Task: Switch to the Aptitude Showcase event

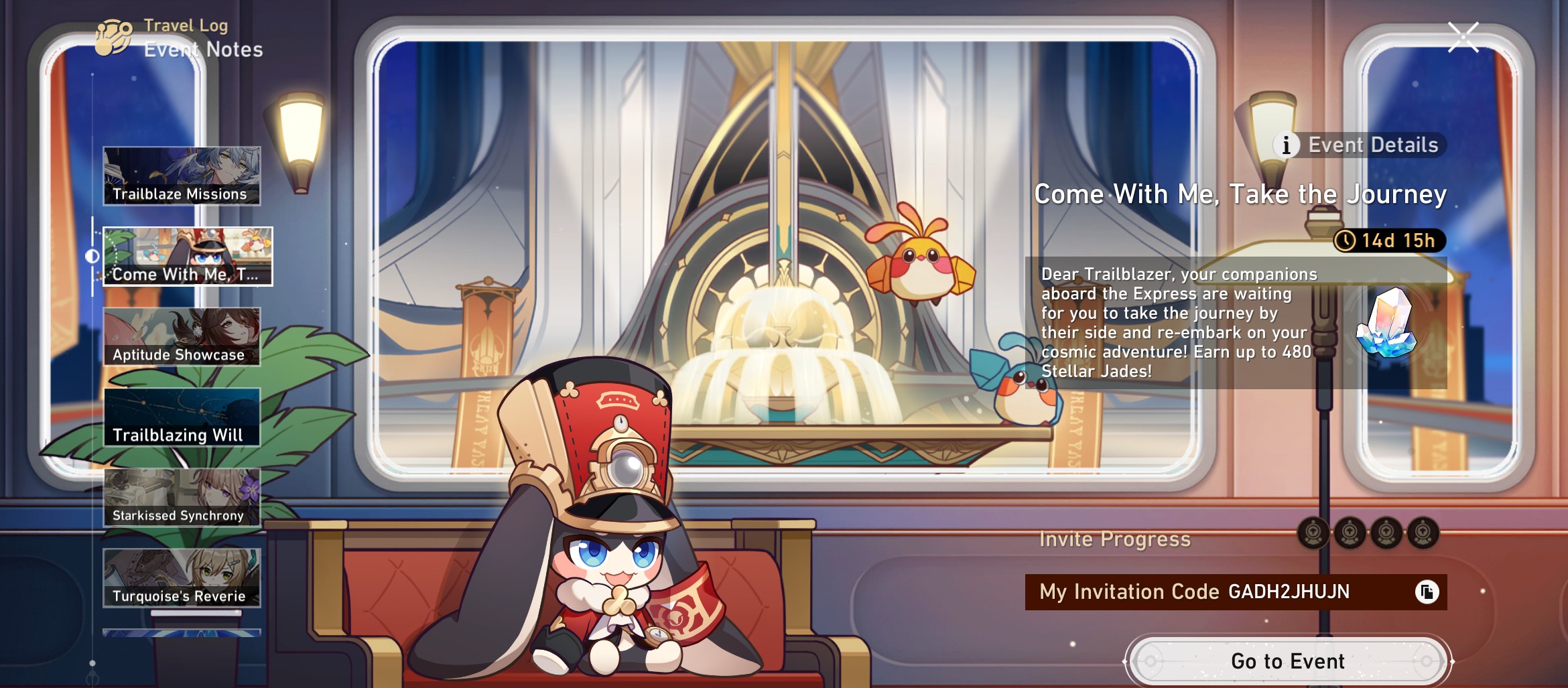Action: pyautogui.click(x=182, y=336)
